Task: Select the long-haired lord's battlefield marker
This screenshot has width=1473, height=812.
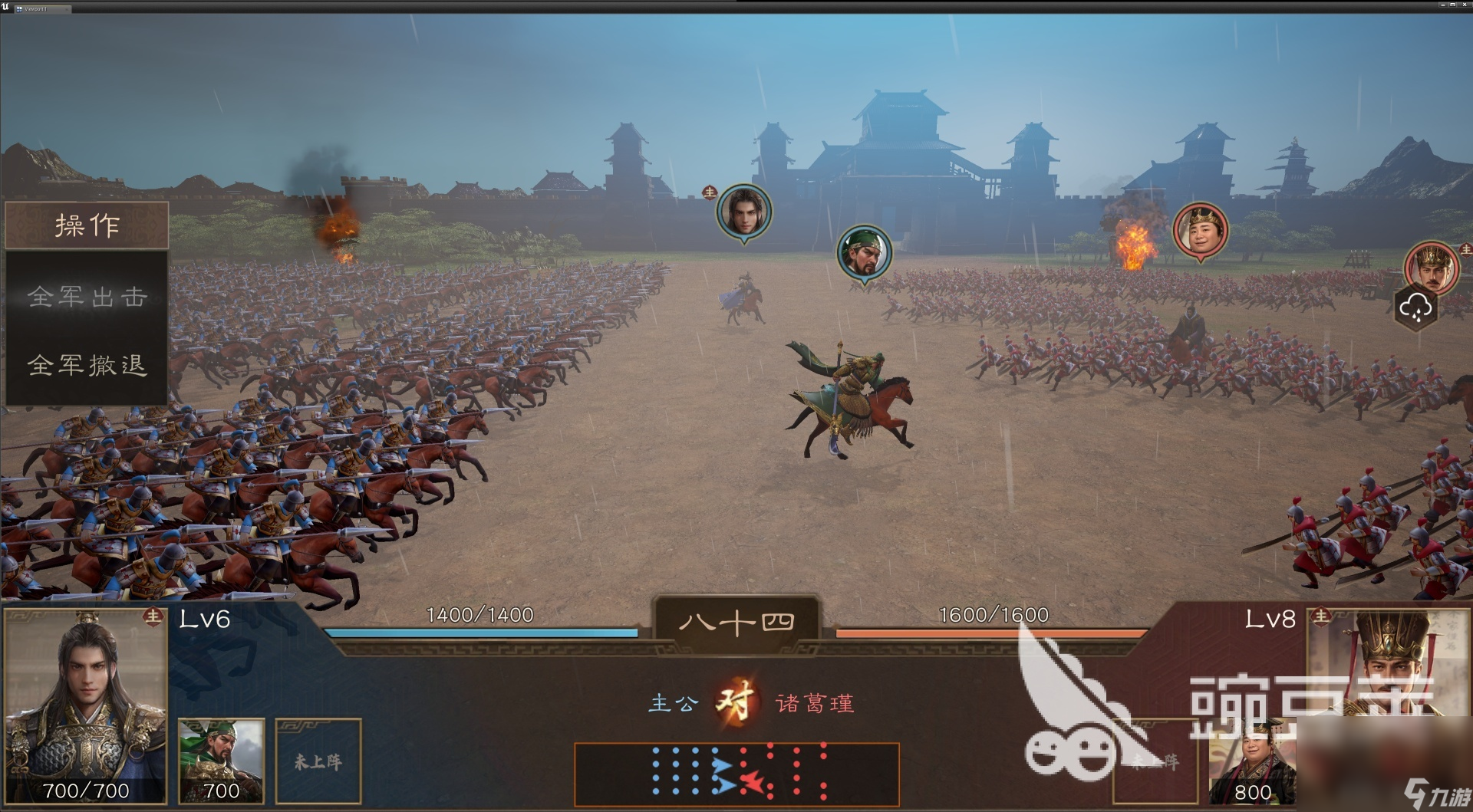Action: [x=743, y=211]
